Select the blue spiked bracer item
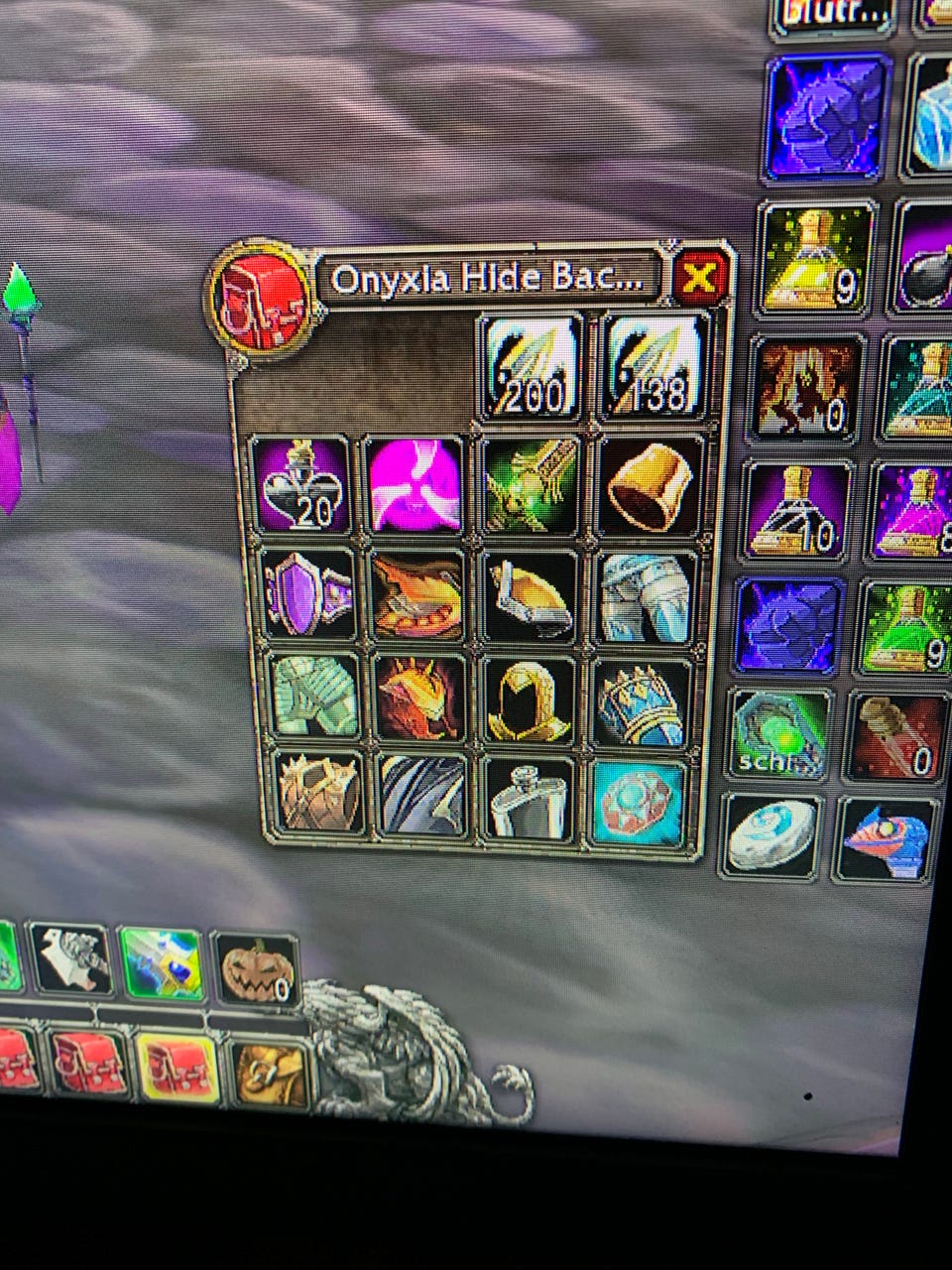 tap(643, 702)
